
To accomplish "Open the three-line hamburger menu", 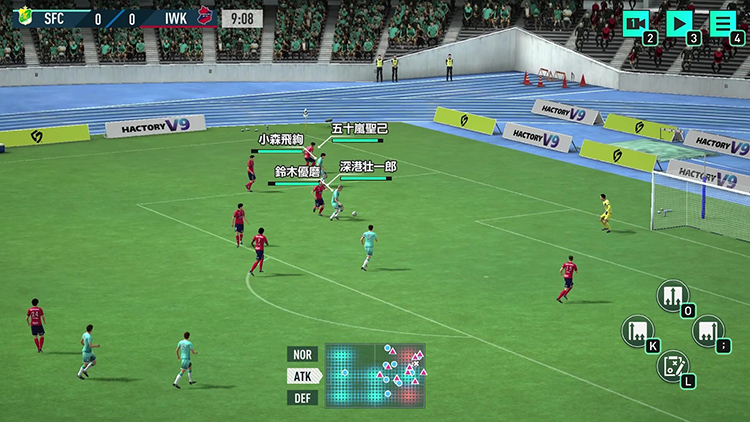I will tap(722, 23).
